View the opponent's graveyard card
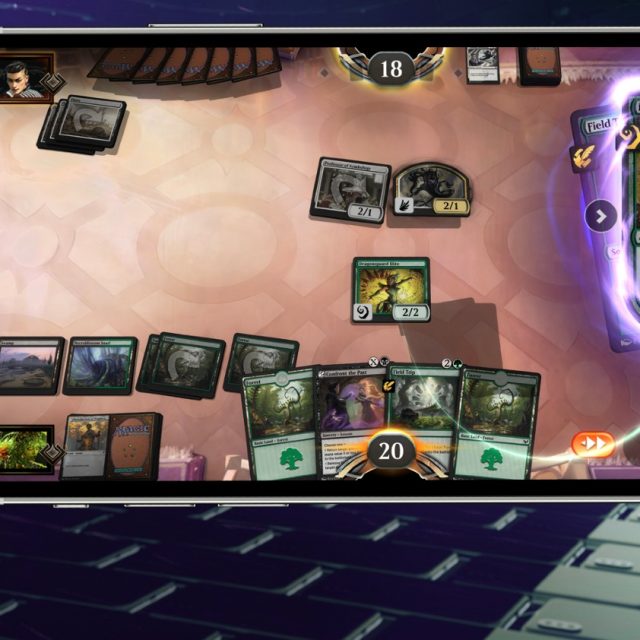This screenshot has width=640, height=640. click(483, 63)
